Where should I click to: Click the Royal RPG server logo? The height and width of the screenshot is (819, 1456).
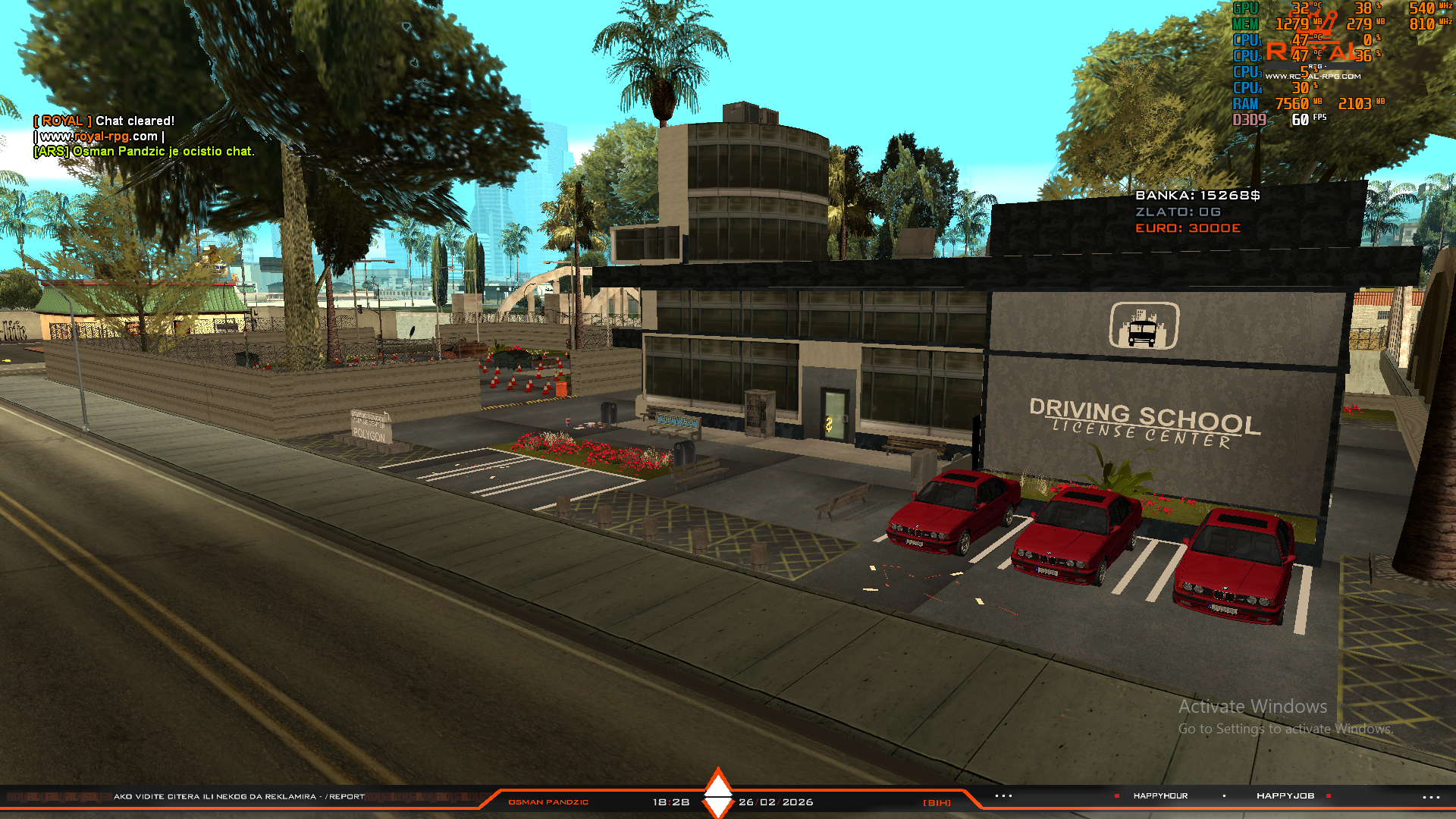coord(1313,56)
